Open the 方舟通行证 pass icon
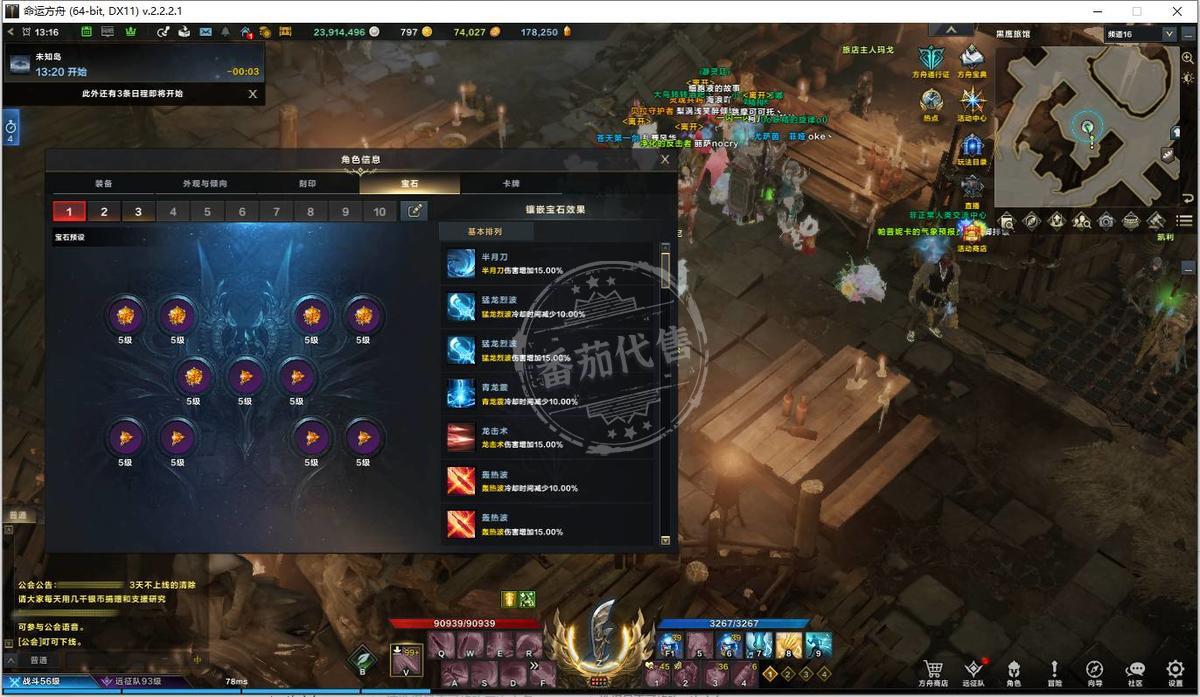1200x697 pixels. (x=931, y=59)
